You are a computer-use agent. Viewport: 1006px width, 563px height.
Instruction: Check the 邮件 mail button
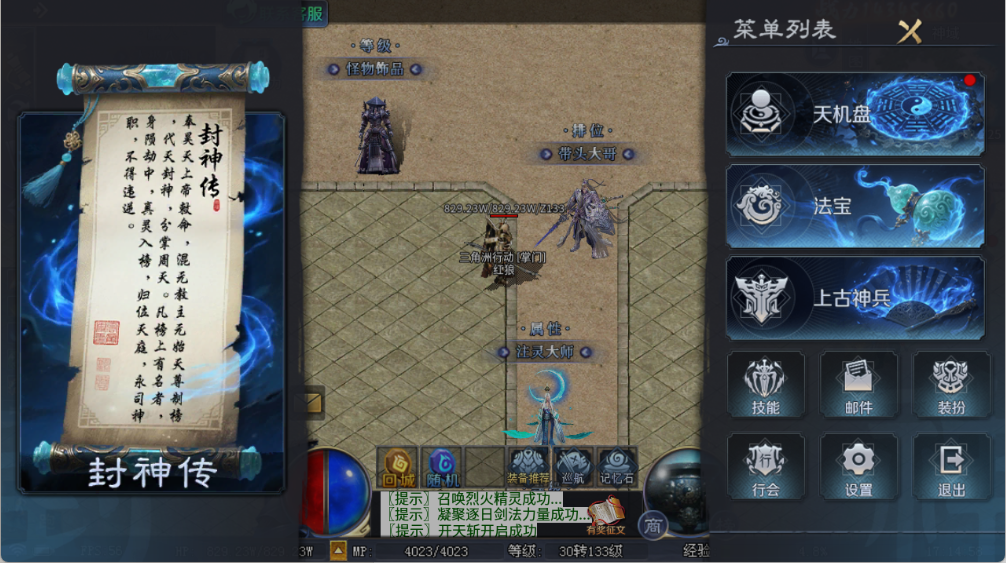click(x=858, y=384)
